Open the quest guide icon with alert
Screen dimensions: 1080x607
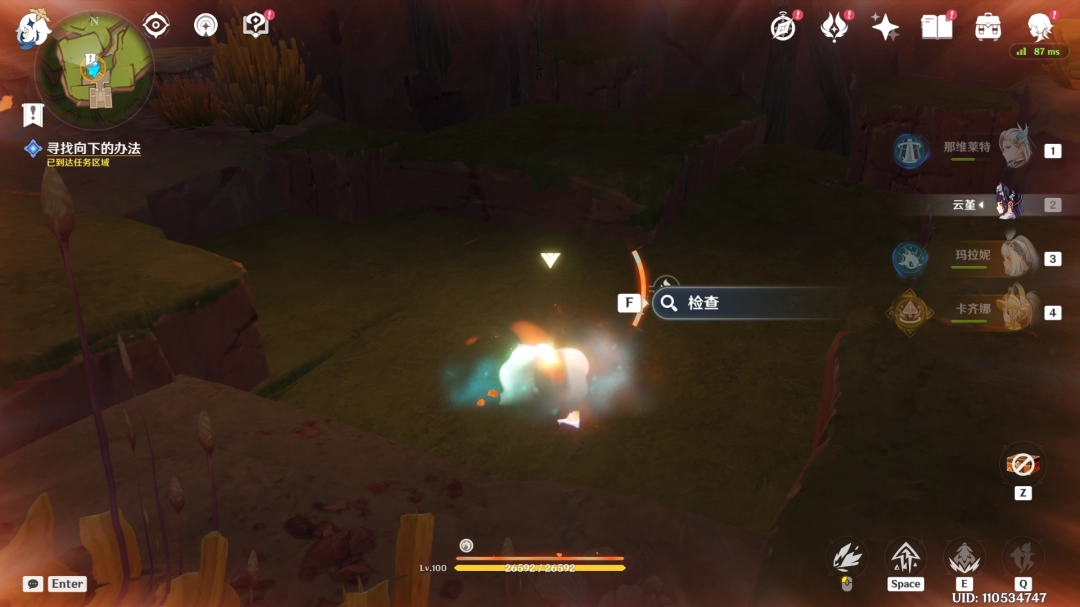256,25
